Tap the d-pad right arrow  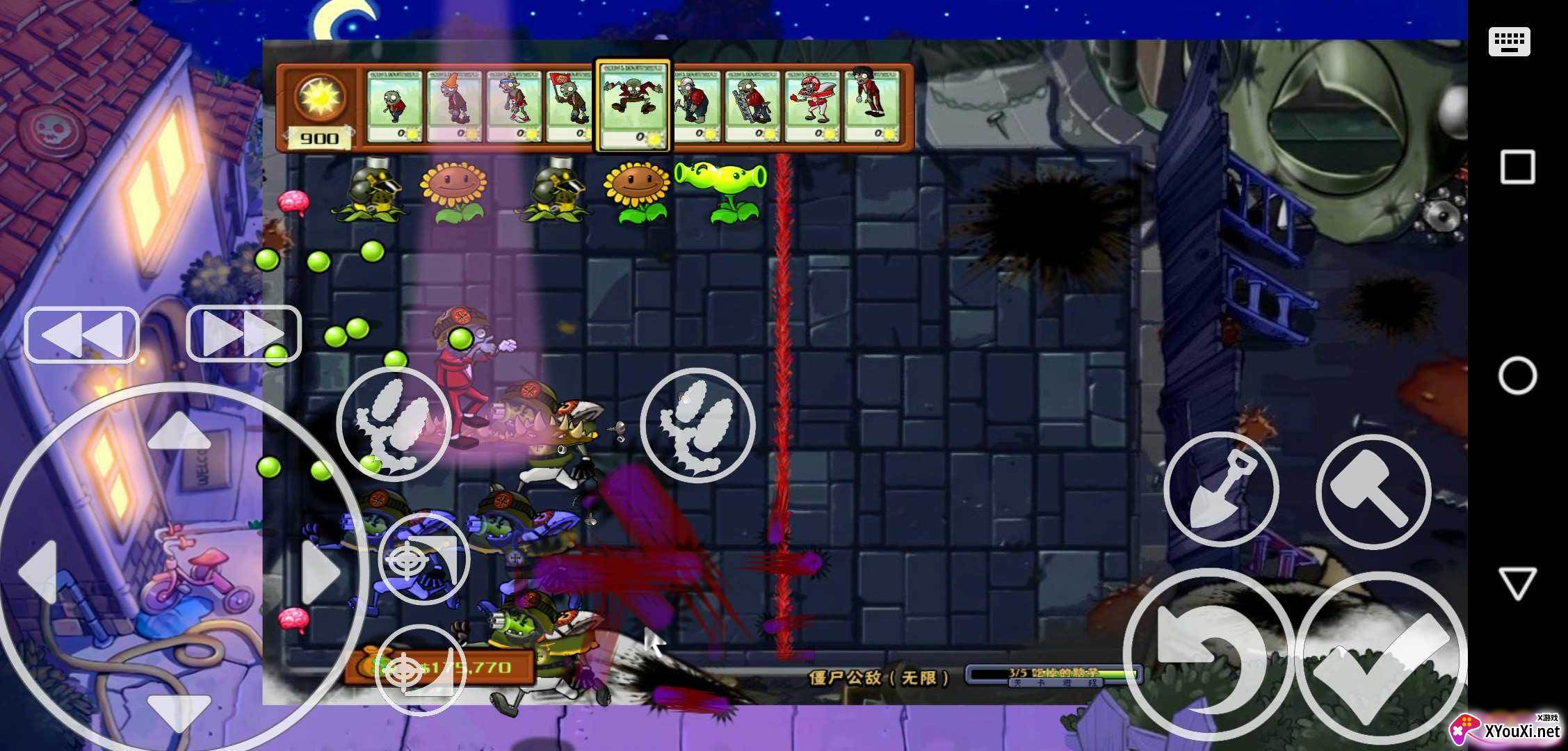click(x=321, y=572)
